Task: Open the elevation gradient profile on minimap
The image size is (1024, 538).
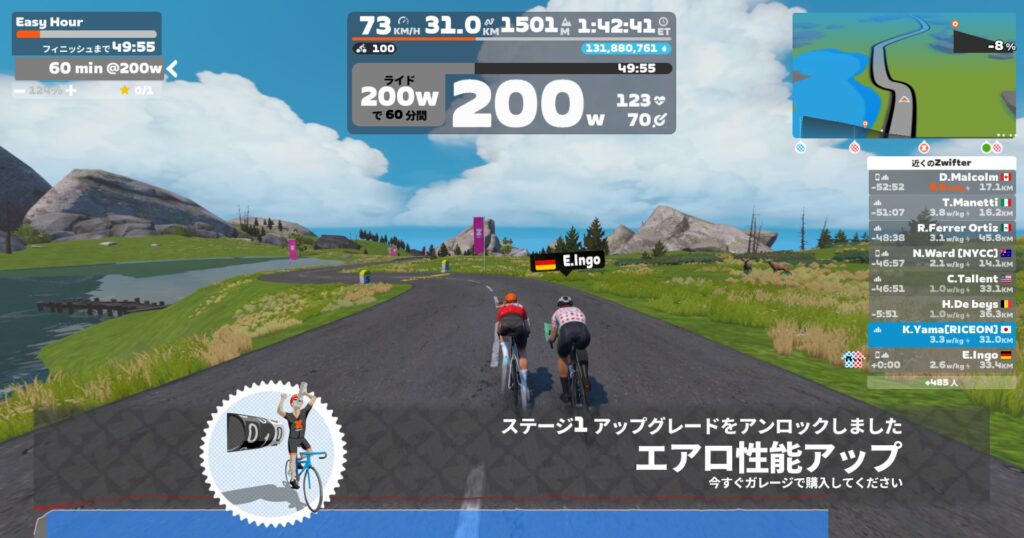Action: click(983, 43)
